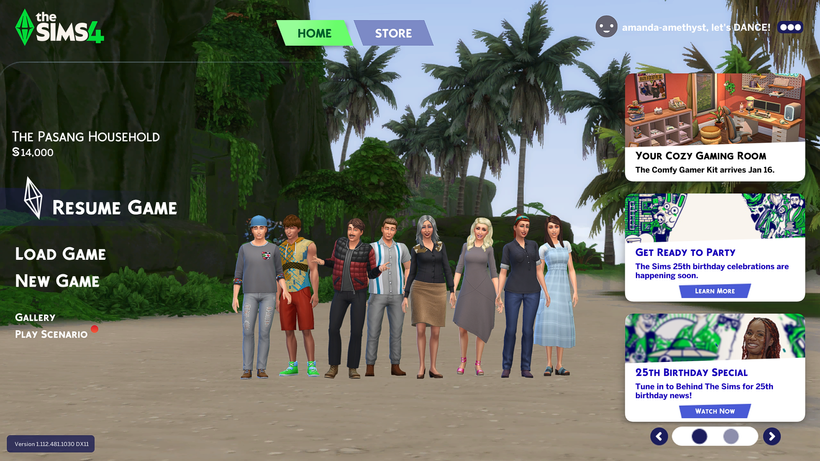Image resolution: width=820 pixels, height=461 pixels.
Task: Click the version number label
Action: click(51, 443)
